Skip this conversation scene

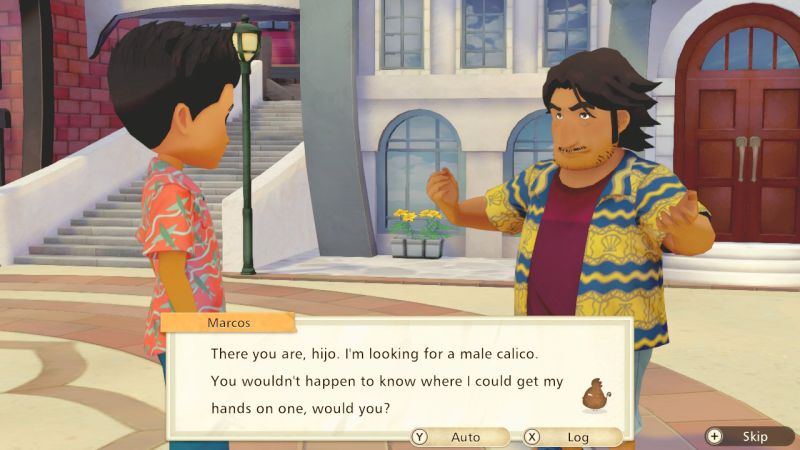(x=746, y=437)
